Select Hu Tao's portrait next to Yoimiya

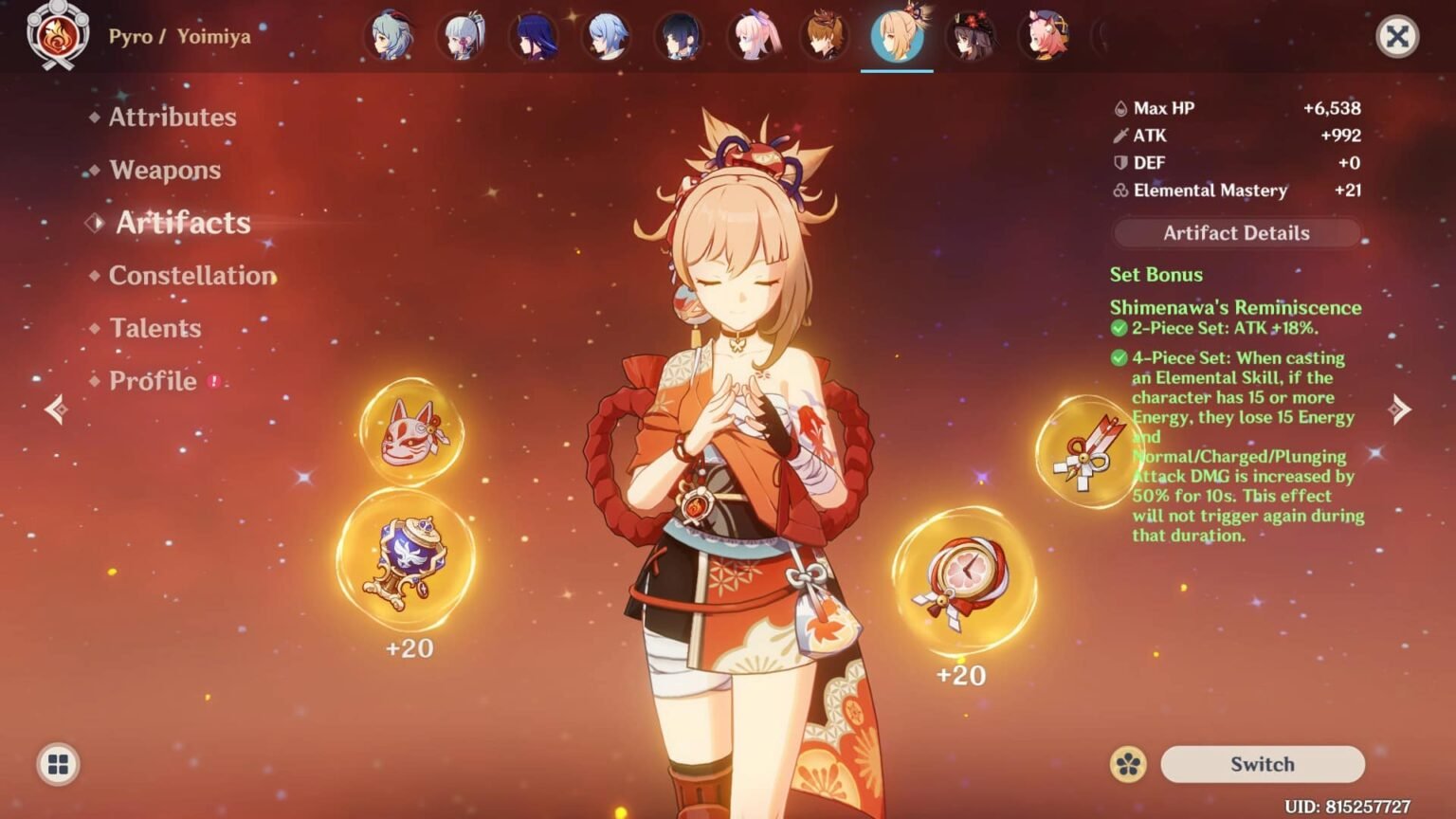pos(971,38)
